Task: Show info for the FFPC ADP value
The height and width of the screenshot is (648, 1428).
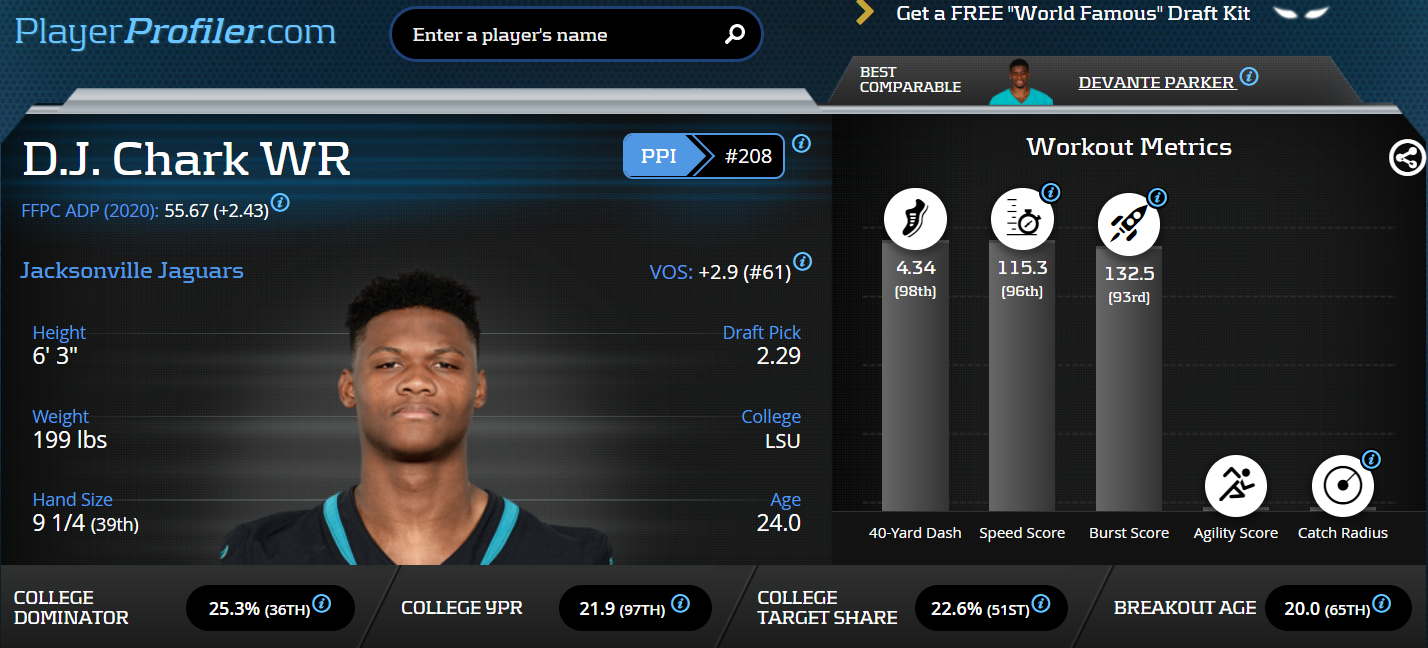Action: click(x=281, y=203)
